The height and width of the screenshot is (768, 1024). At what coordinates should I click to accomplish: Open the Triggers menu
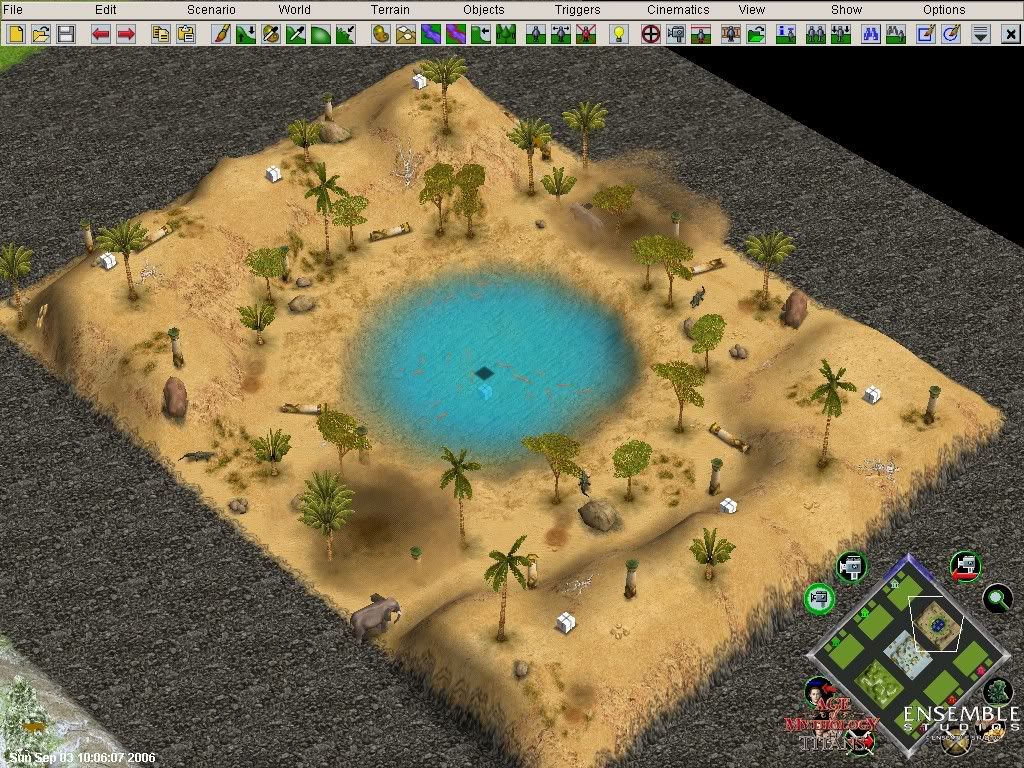click(x=578, y=10)
